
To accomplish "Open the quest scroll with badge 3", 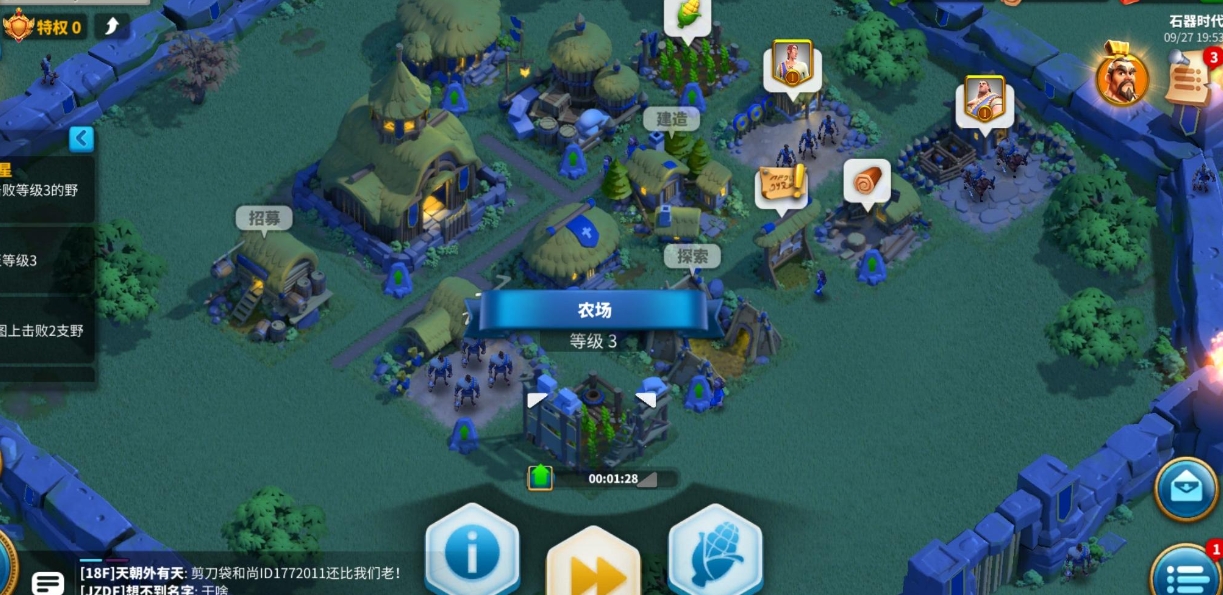I will click(x=1192, y=78).
